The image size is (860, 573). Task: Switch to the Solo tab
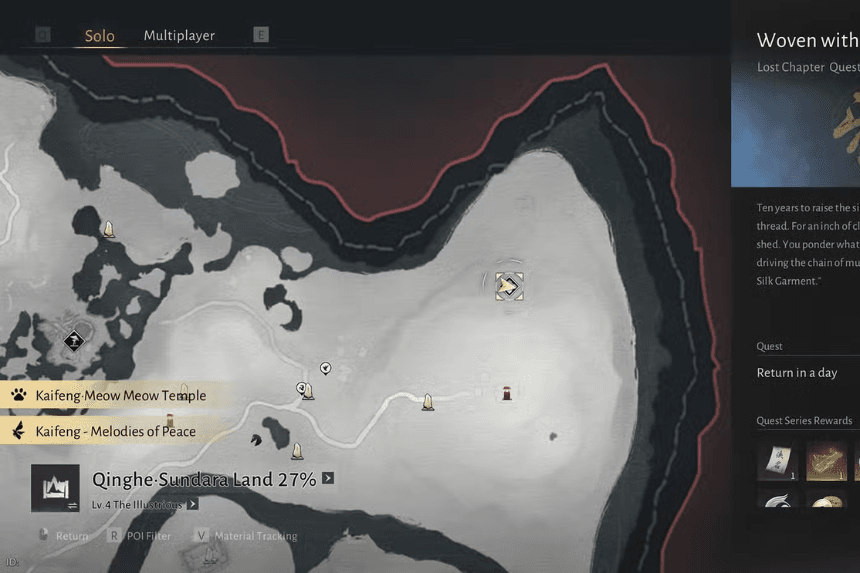tap(99, 36)
